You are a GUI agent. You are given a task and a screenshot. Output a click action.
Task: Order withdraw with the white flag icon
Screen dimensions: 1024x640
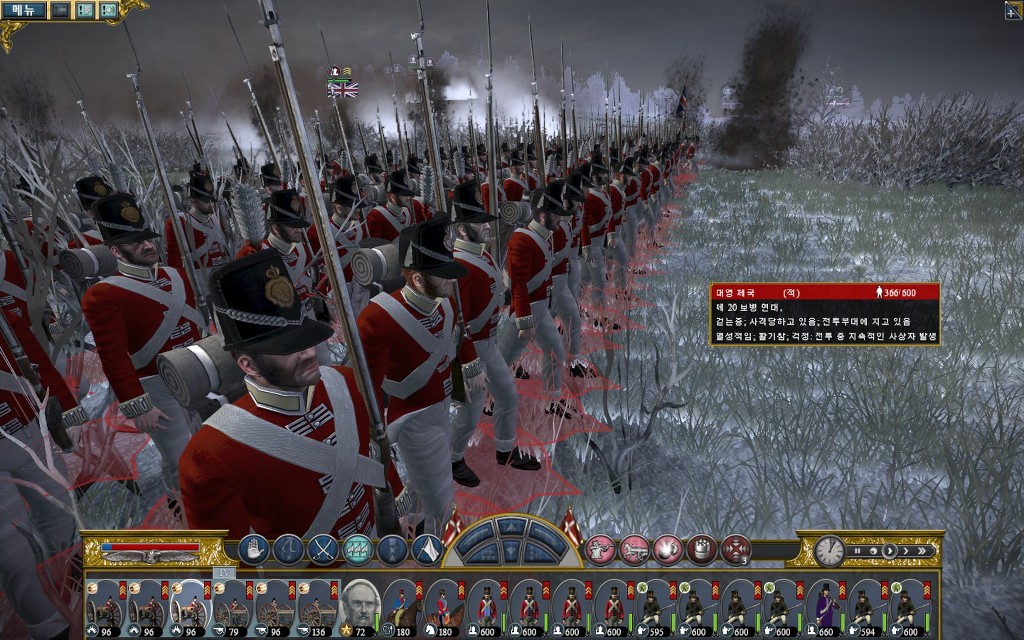427,549
